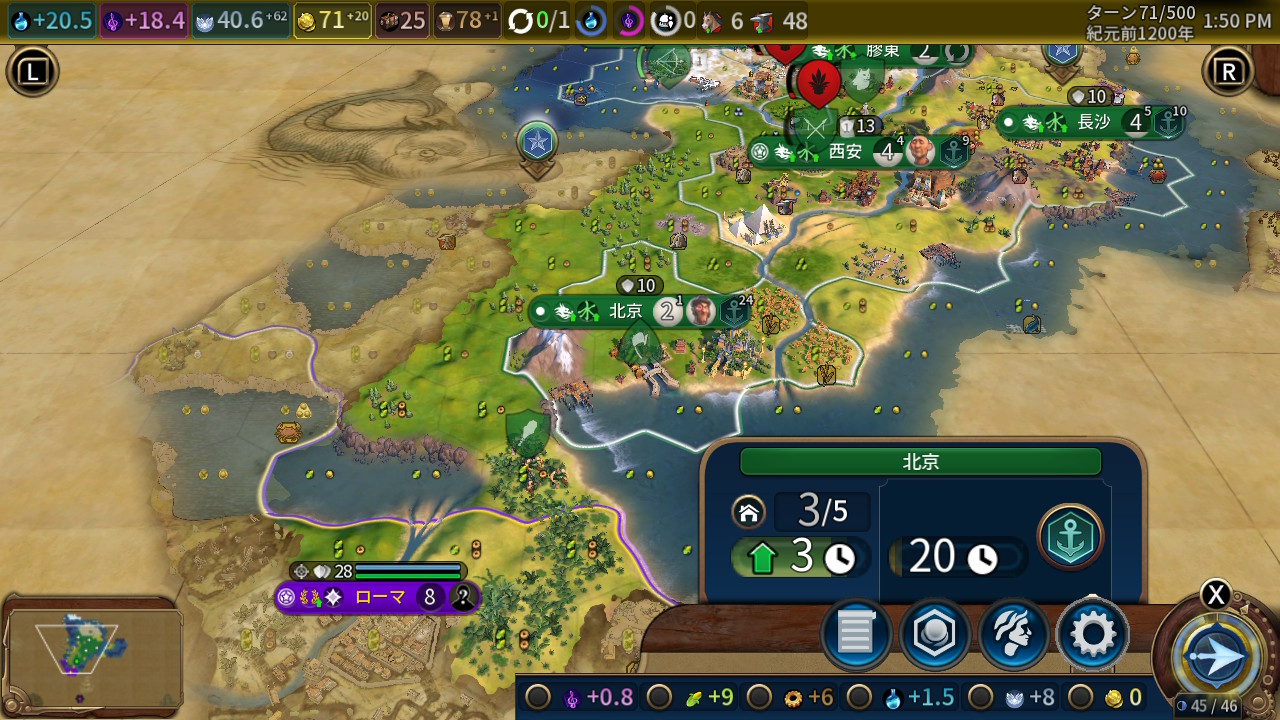Click the harbor anchor production icon in city panel
This screenshot has width=1280, height=720.
pyautogui.click(x=1070, y=537)
